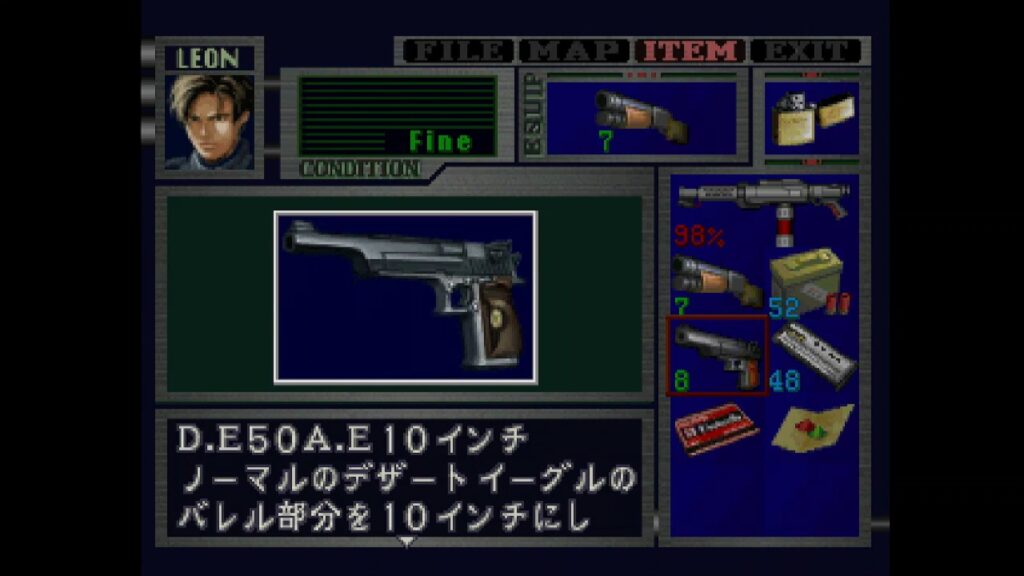Click the large Desert Eagle preview image
Image resolution: width=1024 pixels, height=576 pixels.
406,297
